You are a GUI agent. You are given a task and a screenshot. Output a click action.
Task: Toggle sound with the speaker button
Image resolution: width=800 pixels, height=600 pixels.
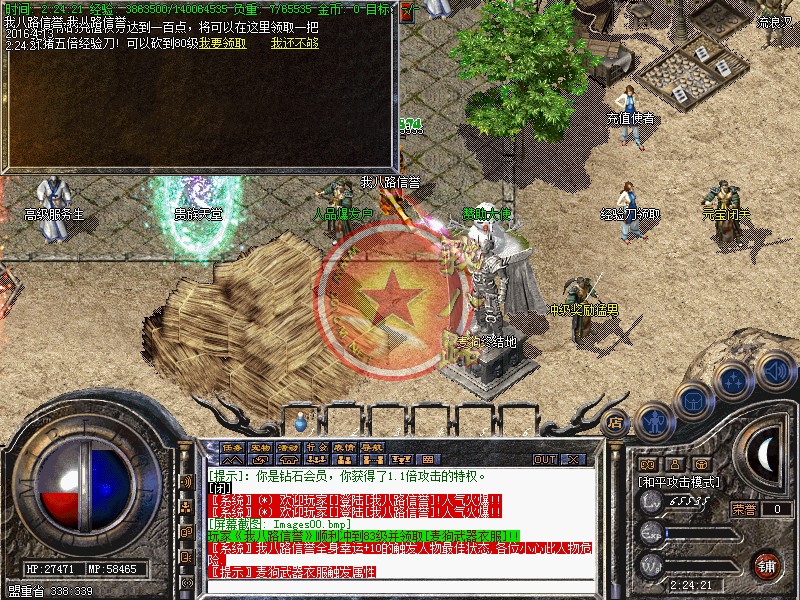(773, 370)
